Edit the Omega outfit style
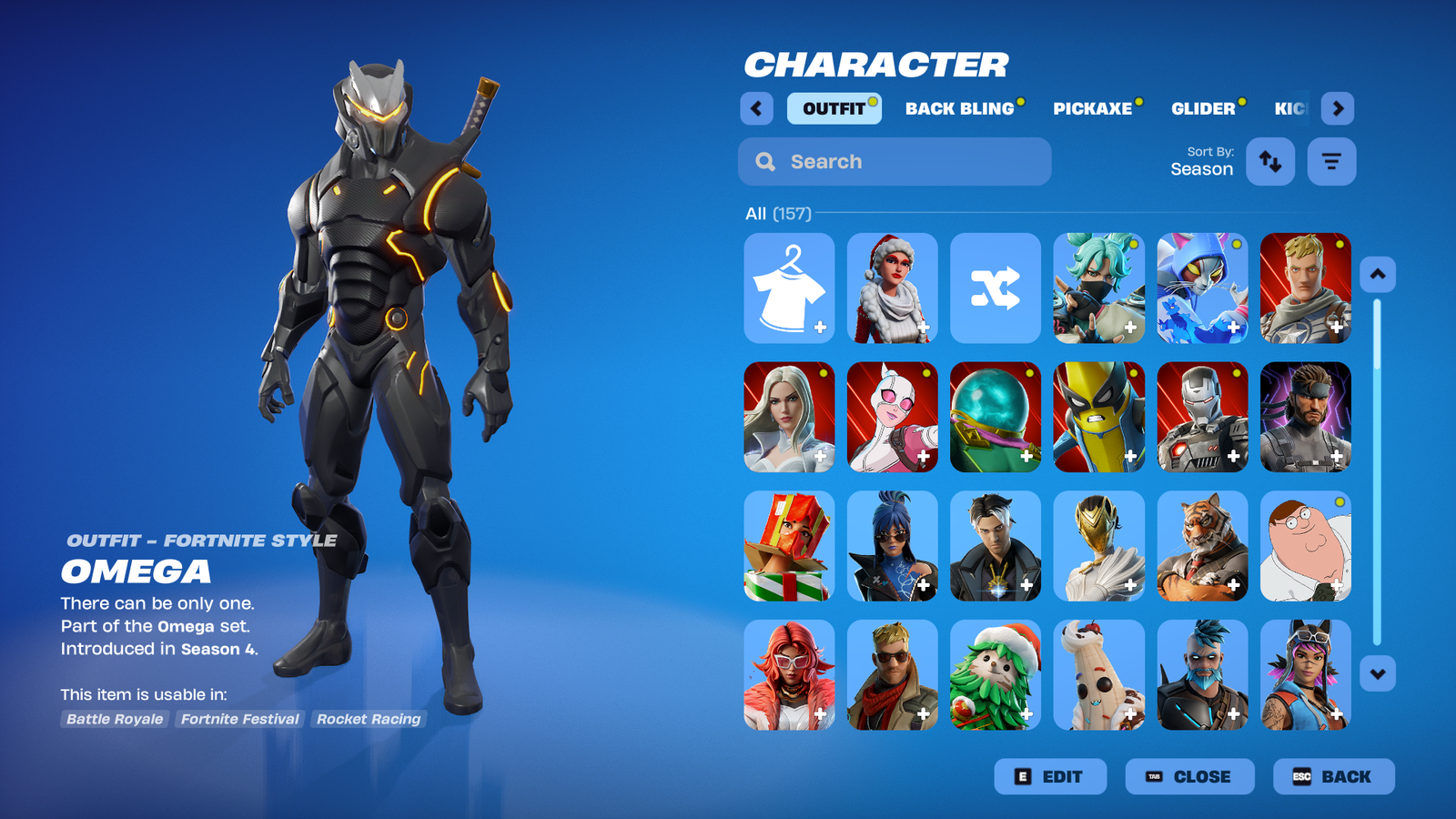 tap(1050, 776)
